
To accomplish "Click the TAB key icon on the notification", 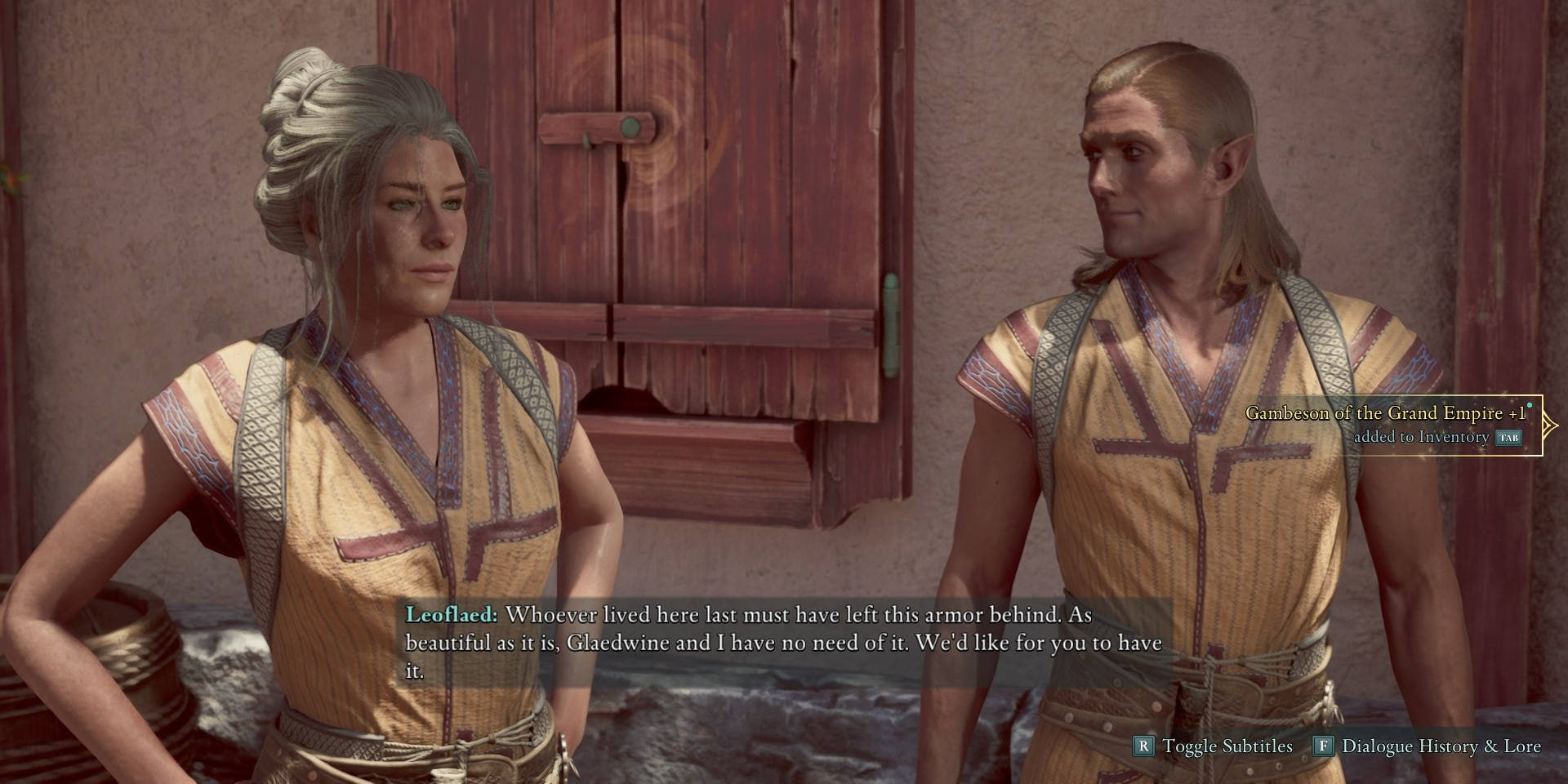I will (x=1508, y=439).
